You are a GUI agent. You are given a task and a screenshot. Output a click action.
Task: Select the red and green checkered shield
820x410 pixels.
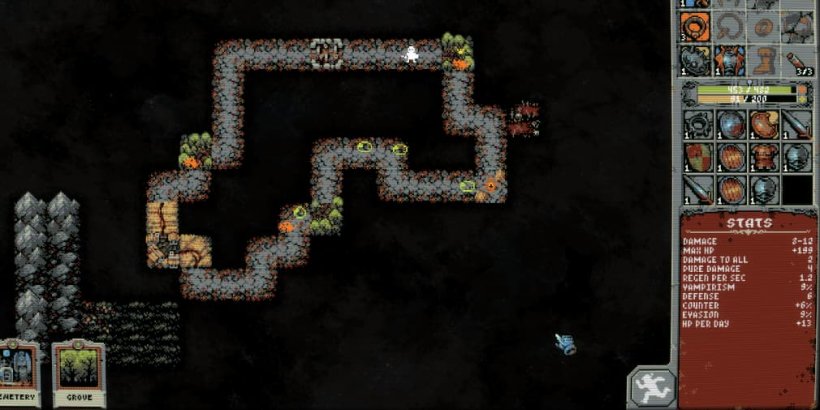(699, 157)
